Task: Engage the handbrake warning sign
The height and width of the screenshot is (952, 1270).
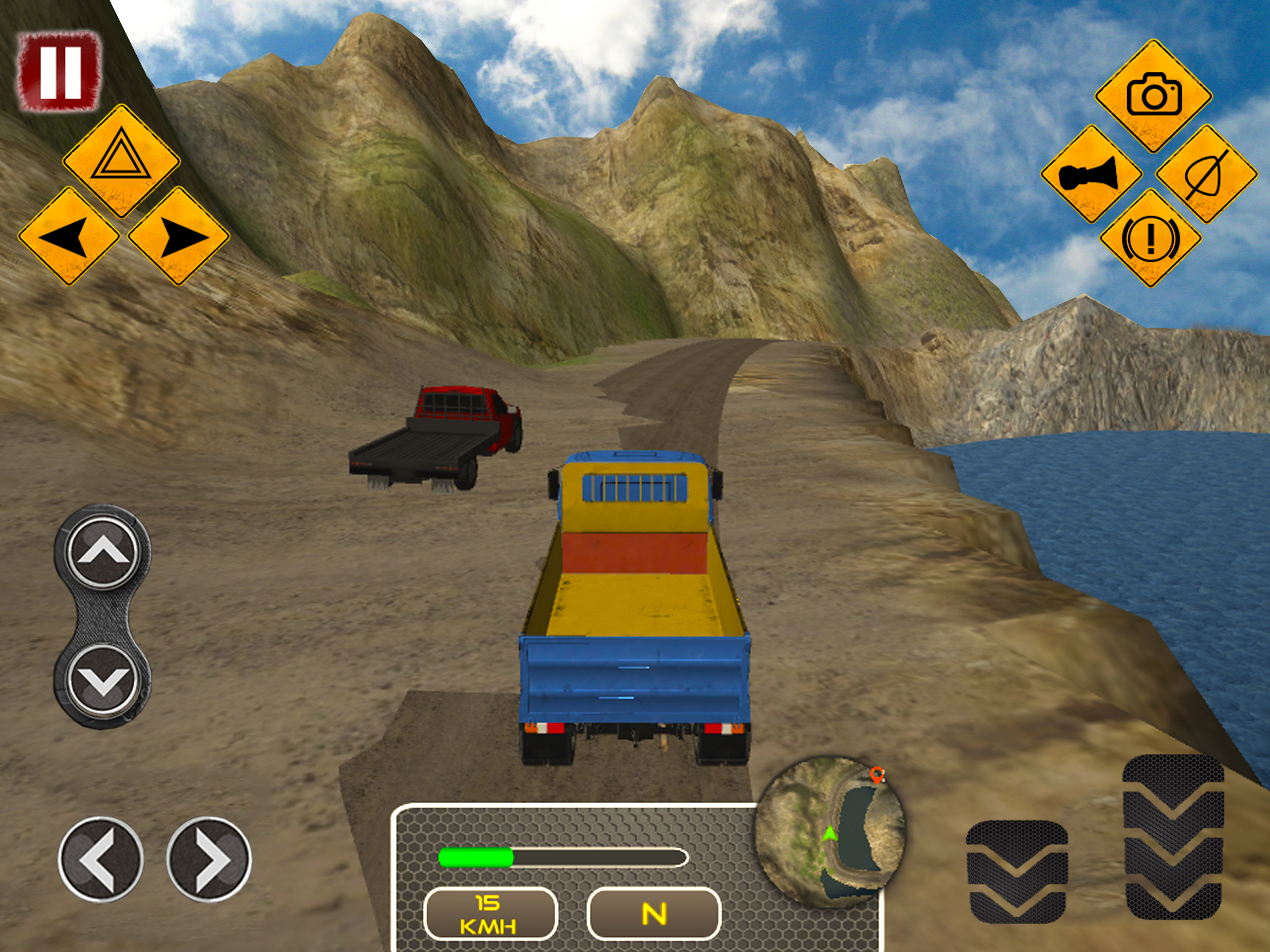Action: click(x=1151, y=238)
